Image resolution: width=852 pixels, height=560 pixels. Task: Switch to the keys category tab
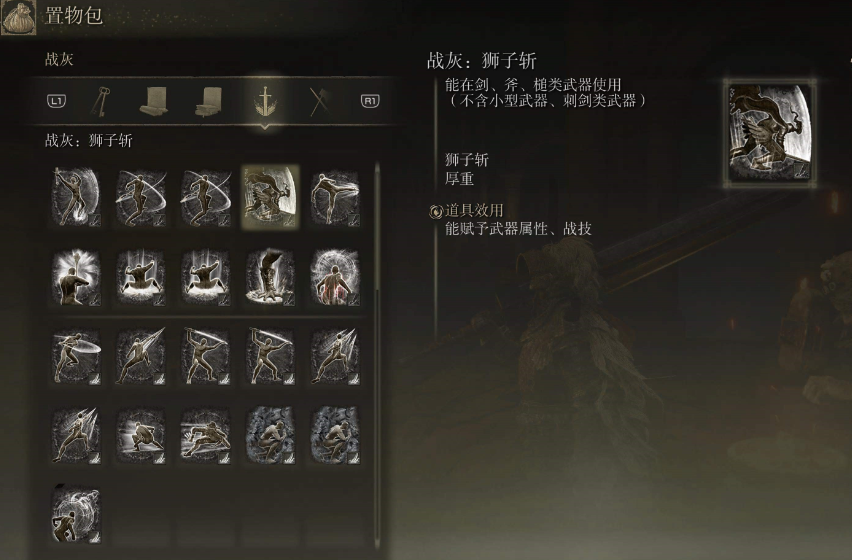coord(102,101)
